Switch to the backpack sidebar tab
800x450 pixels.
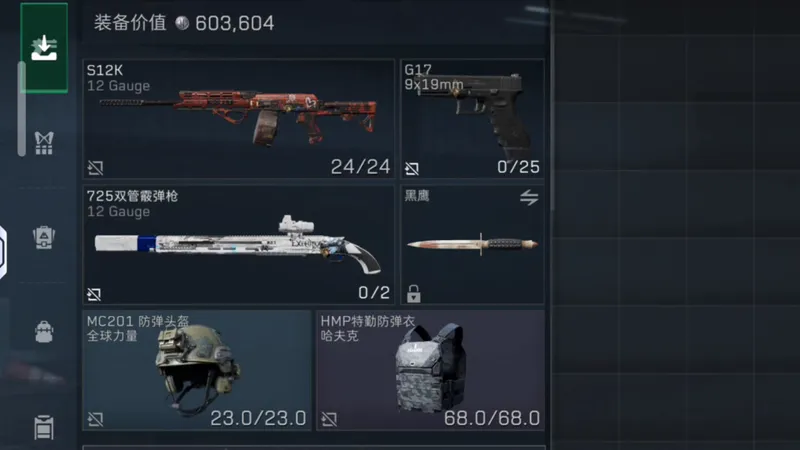[x=44, y=238]
